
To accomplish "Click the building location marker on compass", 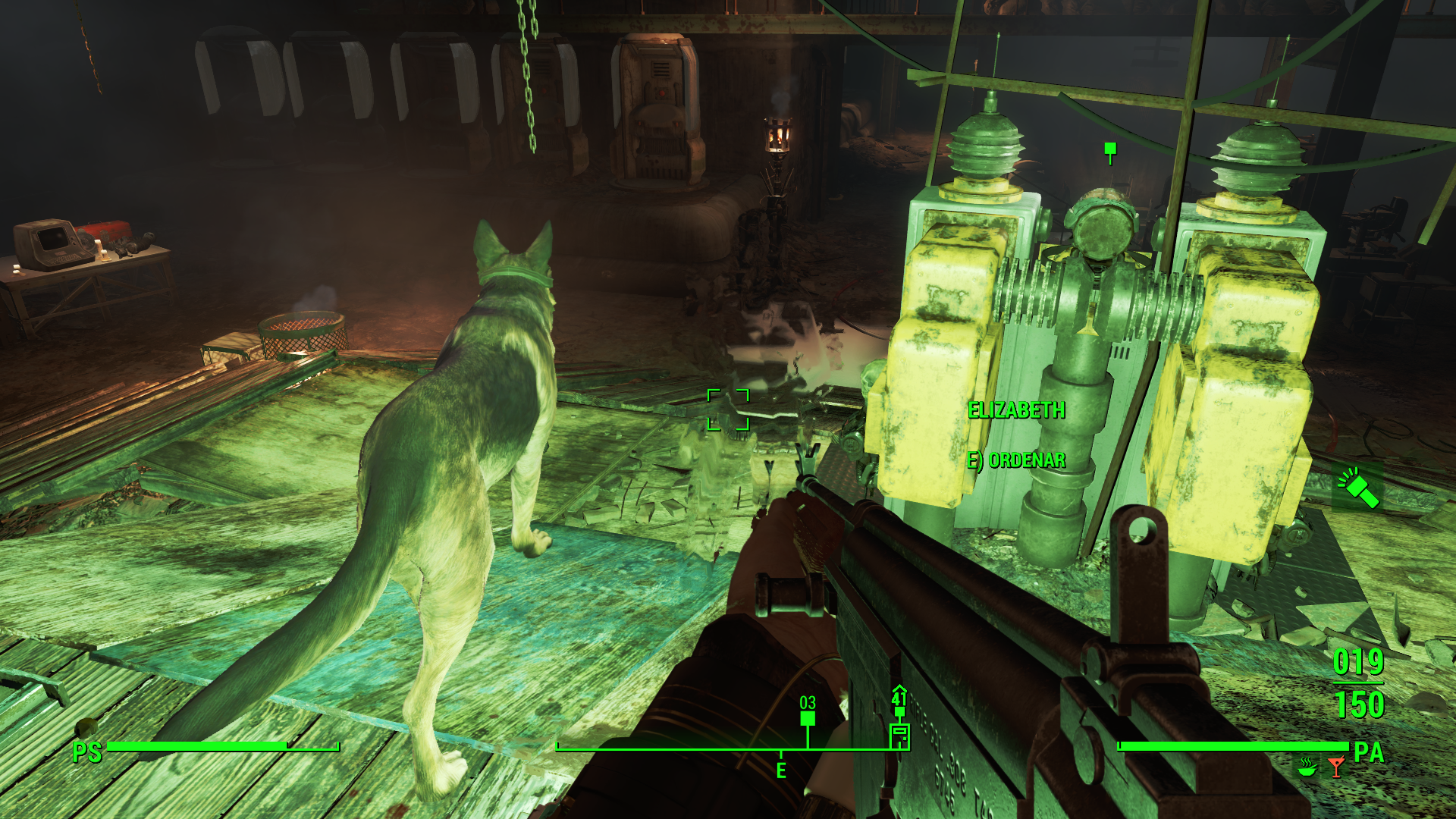I will [x=899, y=734].
